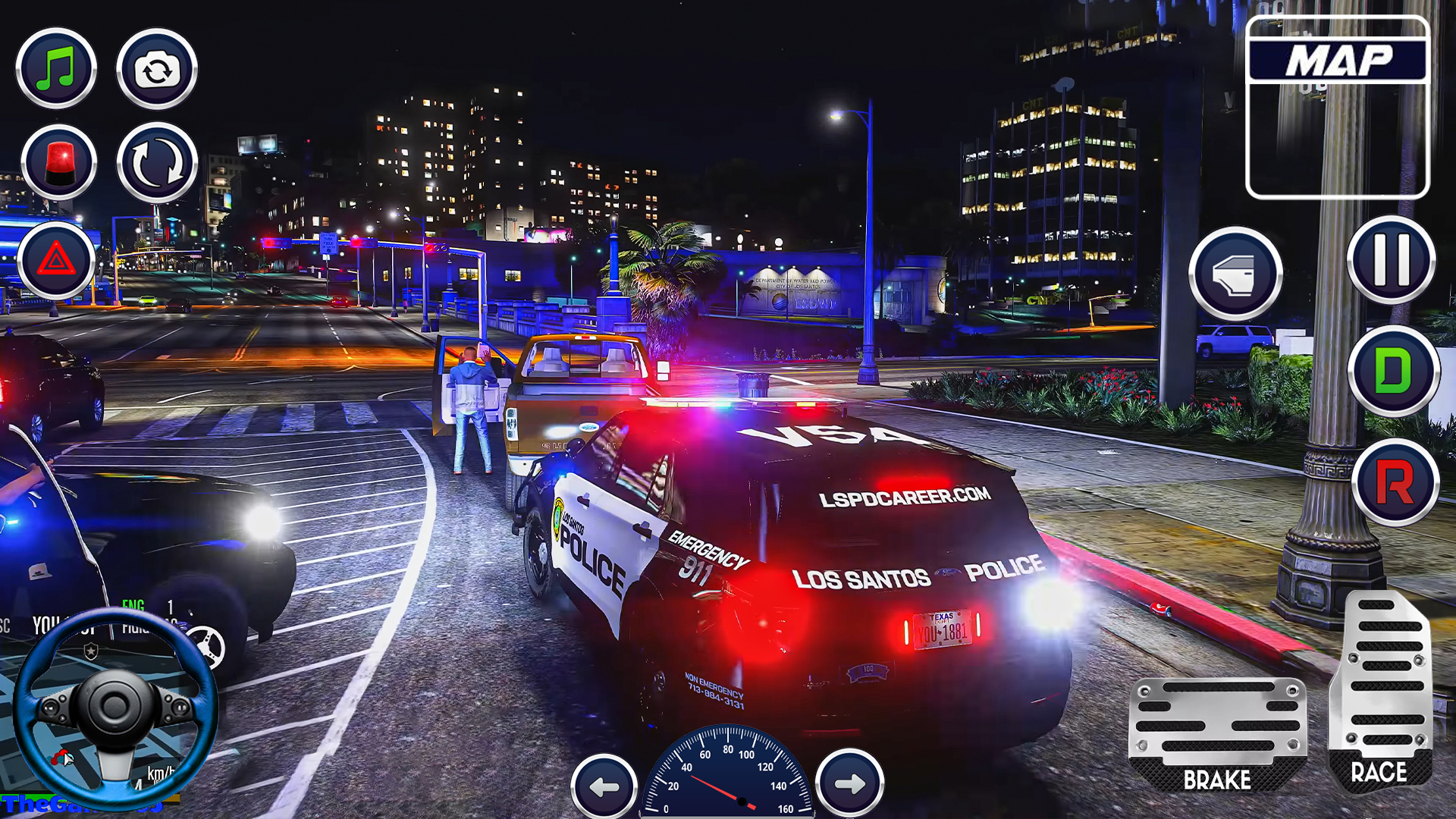The width and height of the screenshot is (1456, 819).
Task: Switch camera view with the camera icon
Action: 157,70
